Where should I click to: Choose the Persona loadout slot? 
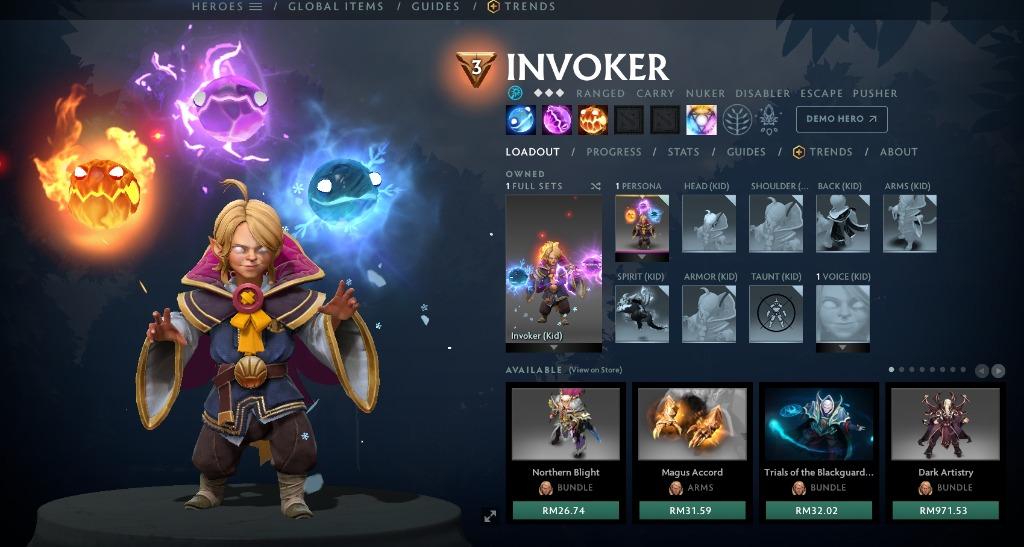641,223
